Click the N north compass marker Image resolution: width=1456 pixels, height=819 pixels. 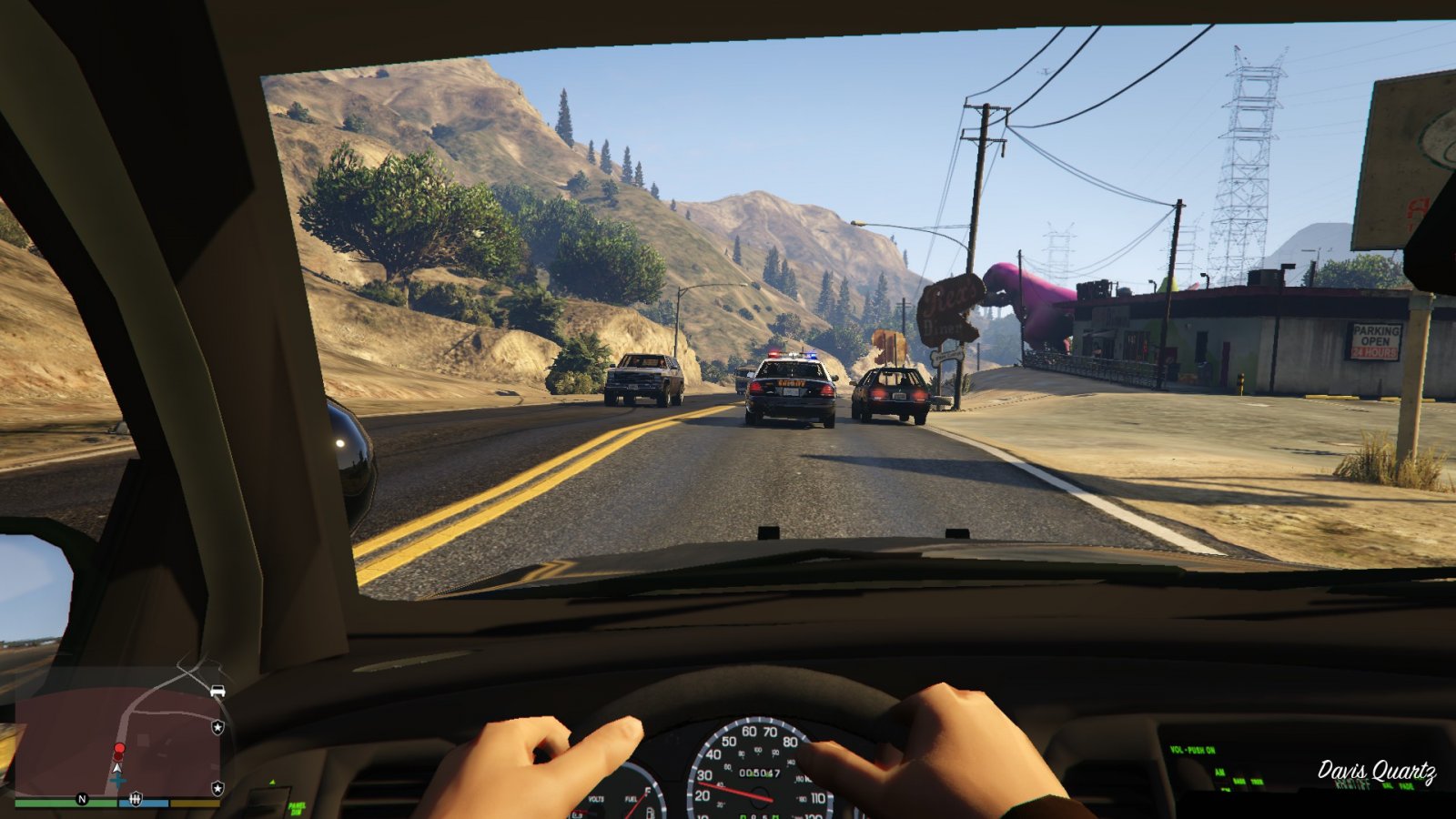pyautogui.click(x=82, y=799)
